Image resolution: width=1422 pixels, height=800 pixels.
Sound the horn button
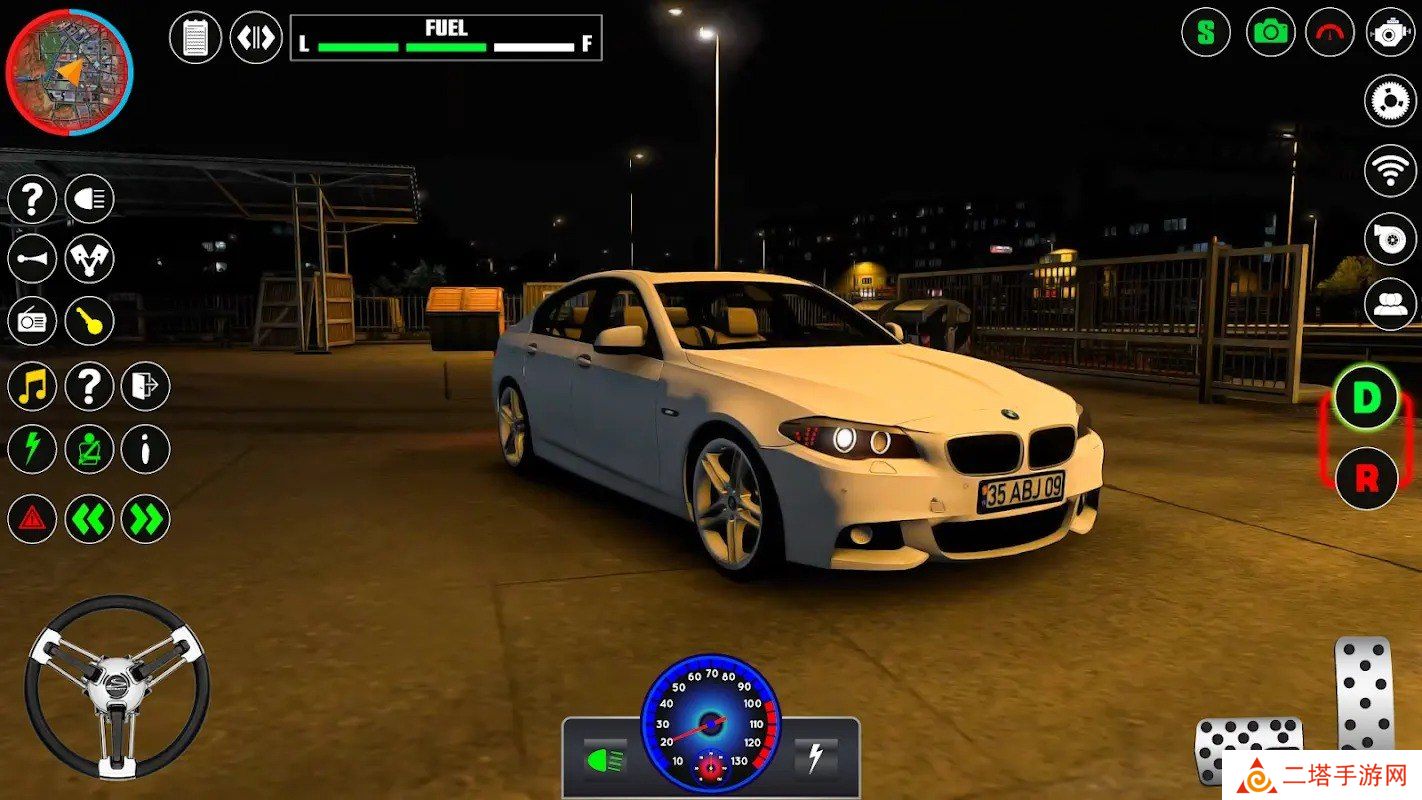[x=32, y=259]
